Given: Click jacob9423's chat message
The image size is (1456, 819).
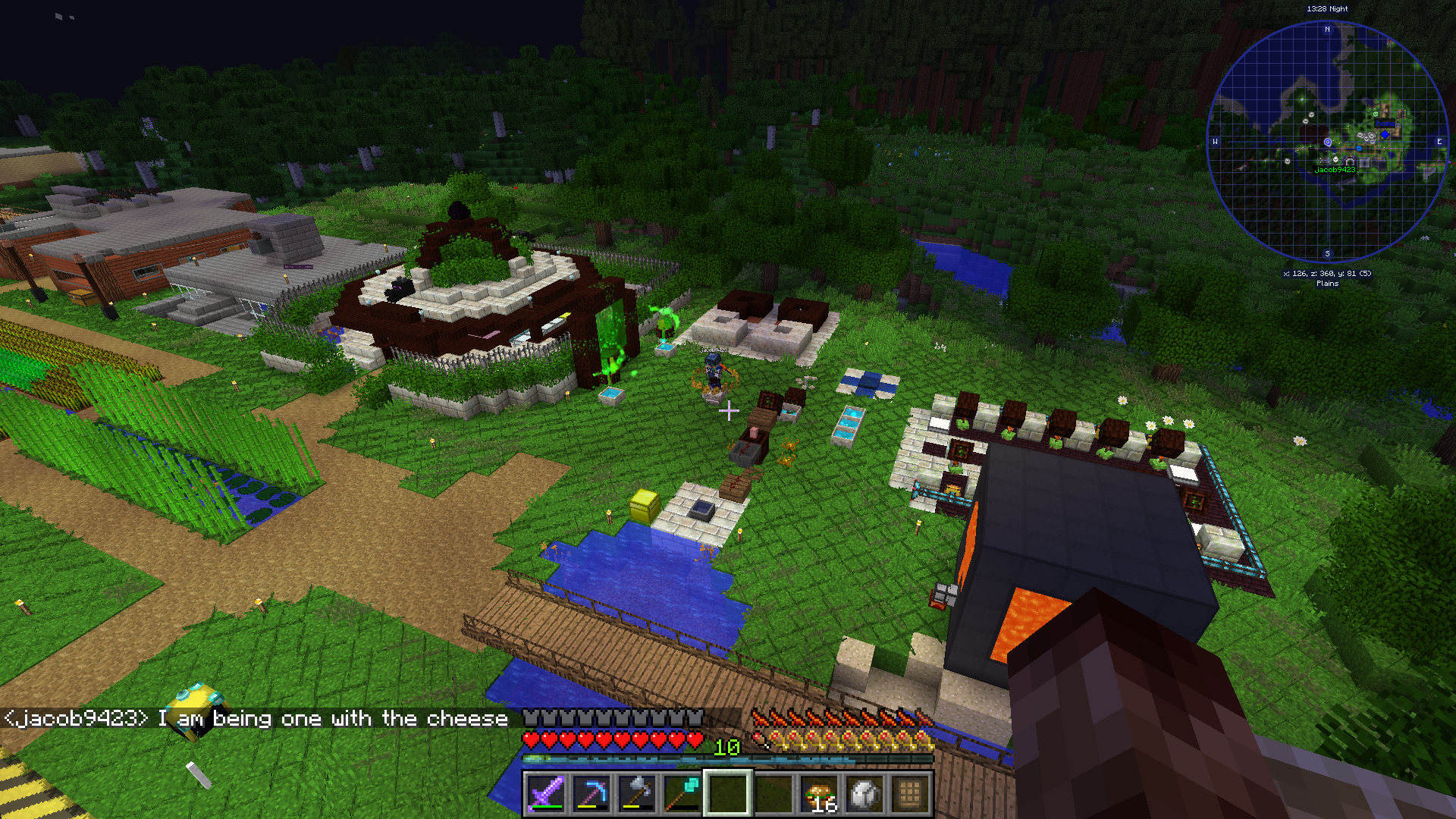Looking at the screenshot, I should click(x=256, y=718).
